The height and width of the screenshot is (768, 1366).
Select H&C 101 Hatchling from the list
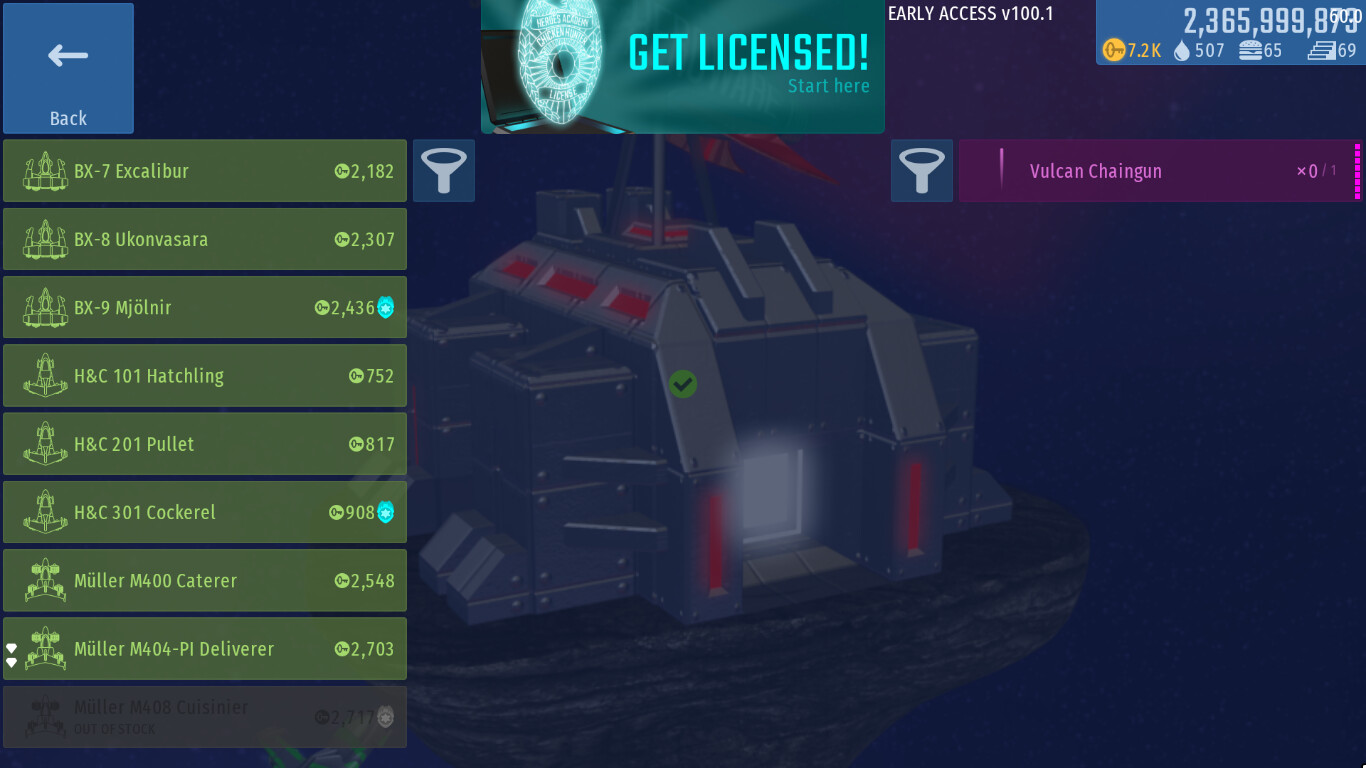tap(205, 376)
